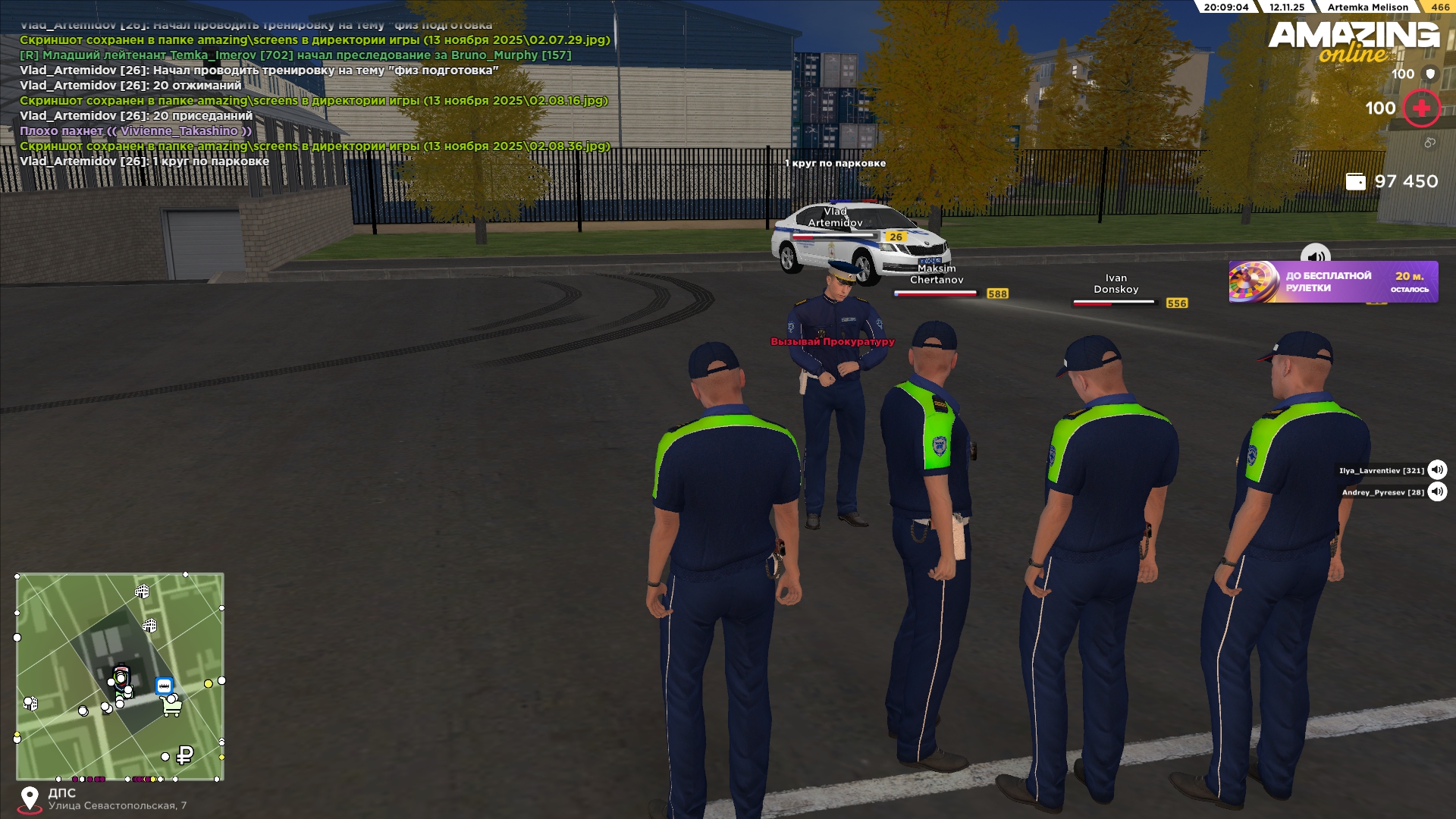Image resolution: width=1456 pixels, height=819 pixels.
Task: Toggle speaker icon beside Ilya_Lavrentiev
Action: pyautogui.click(x=1437, y=470)
